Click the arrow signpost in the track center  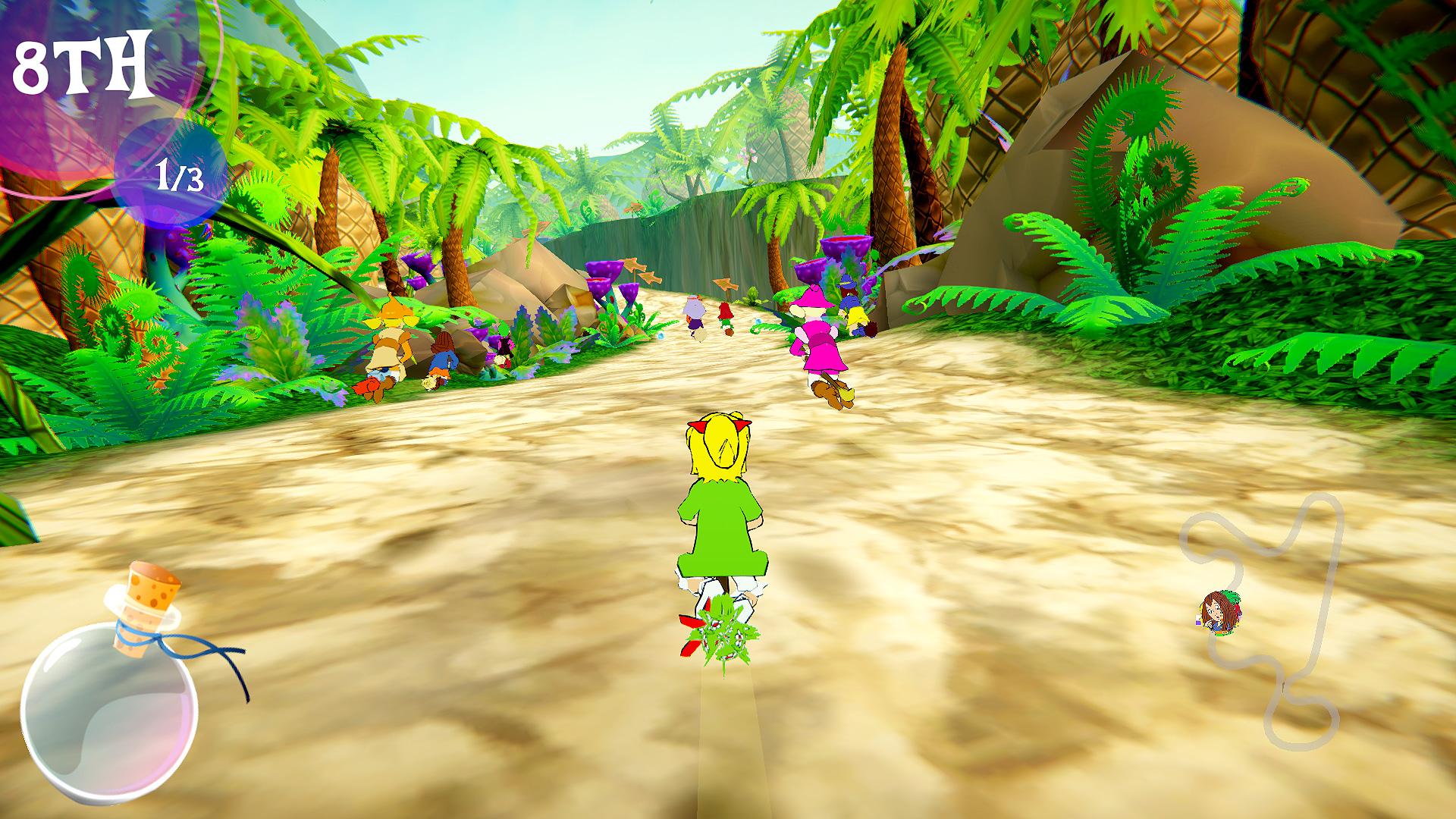click(725, 283)
